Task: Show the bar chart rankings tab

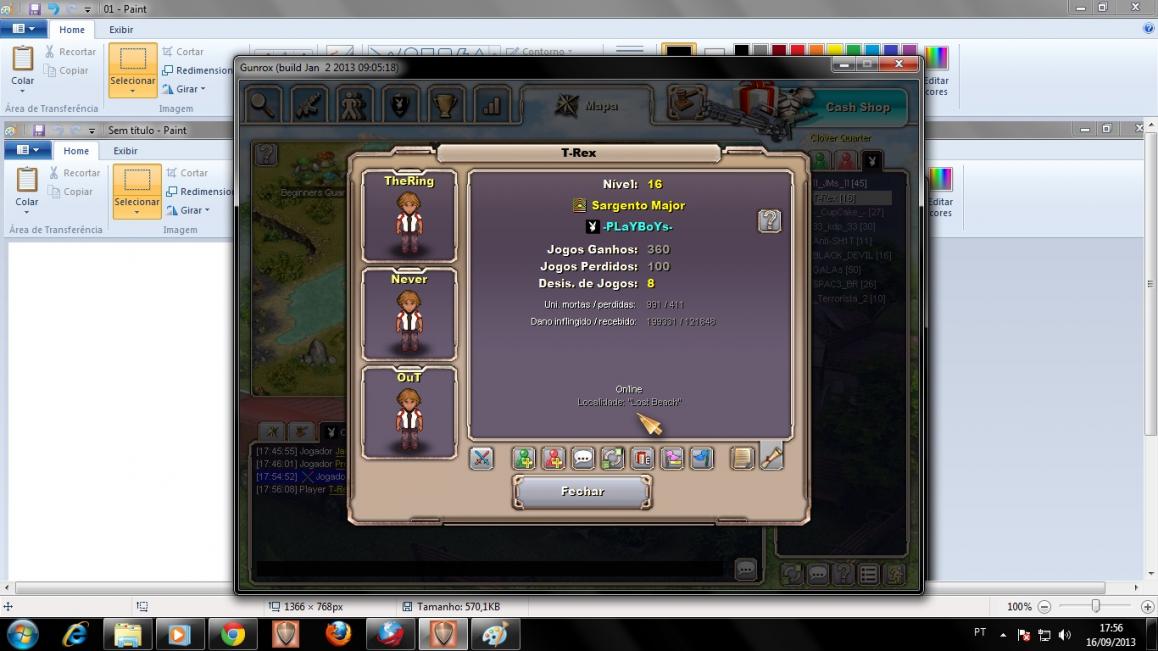Action: (x=492, y=105)
